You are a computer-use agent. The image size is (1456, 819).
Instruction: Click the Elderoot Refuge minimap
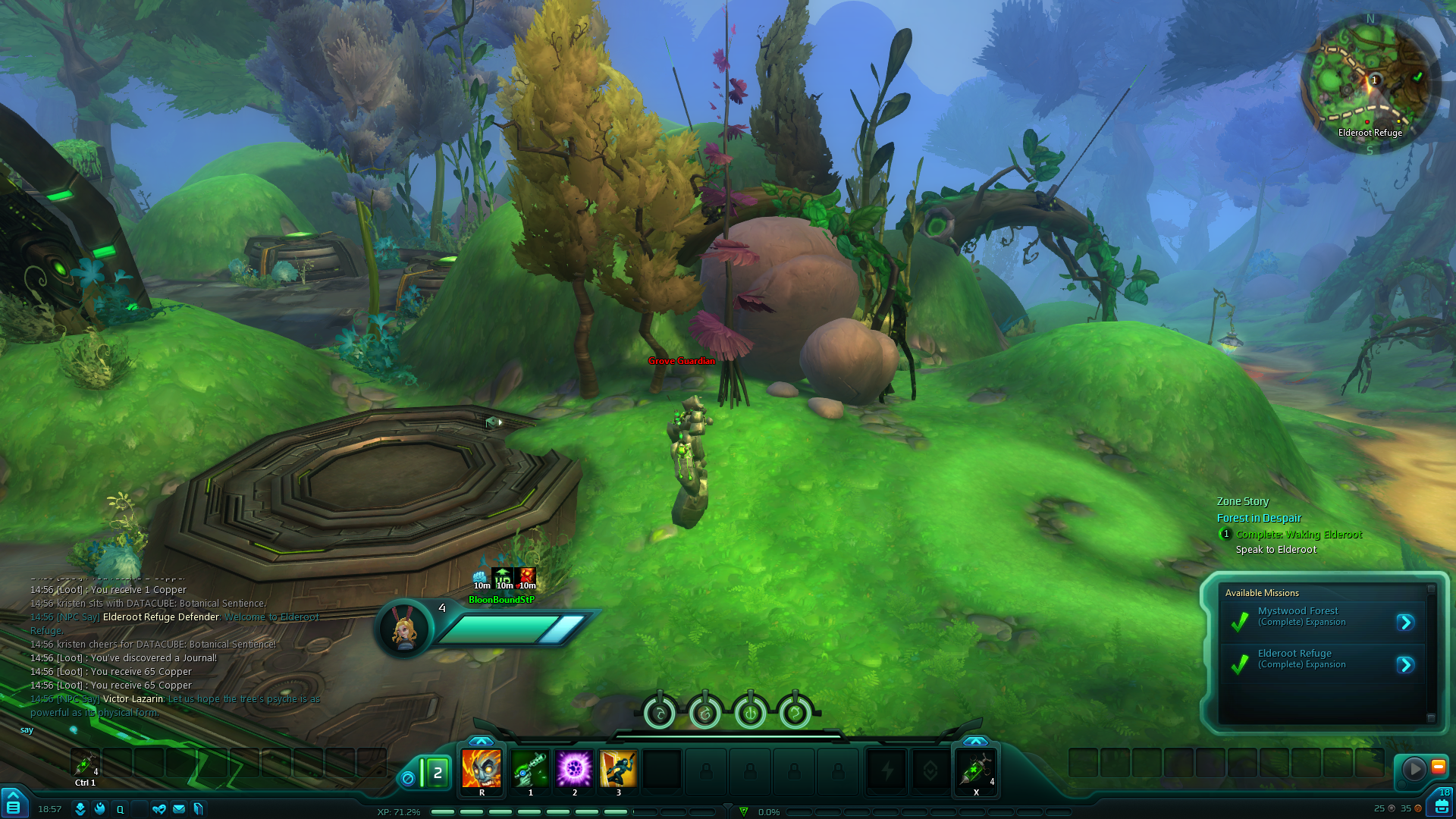[x=1370, y=82]
